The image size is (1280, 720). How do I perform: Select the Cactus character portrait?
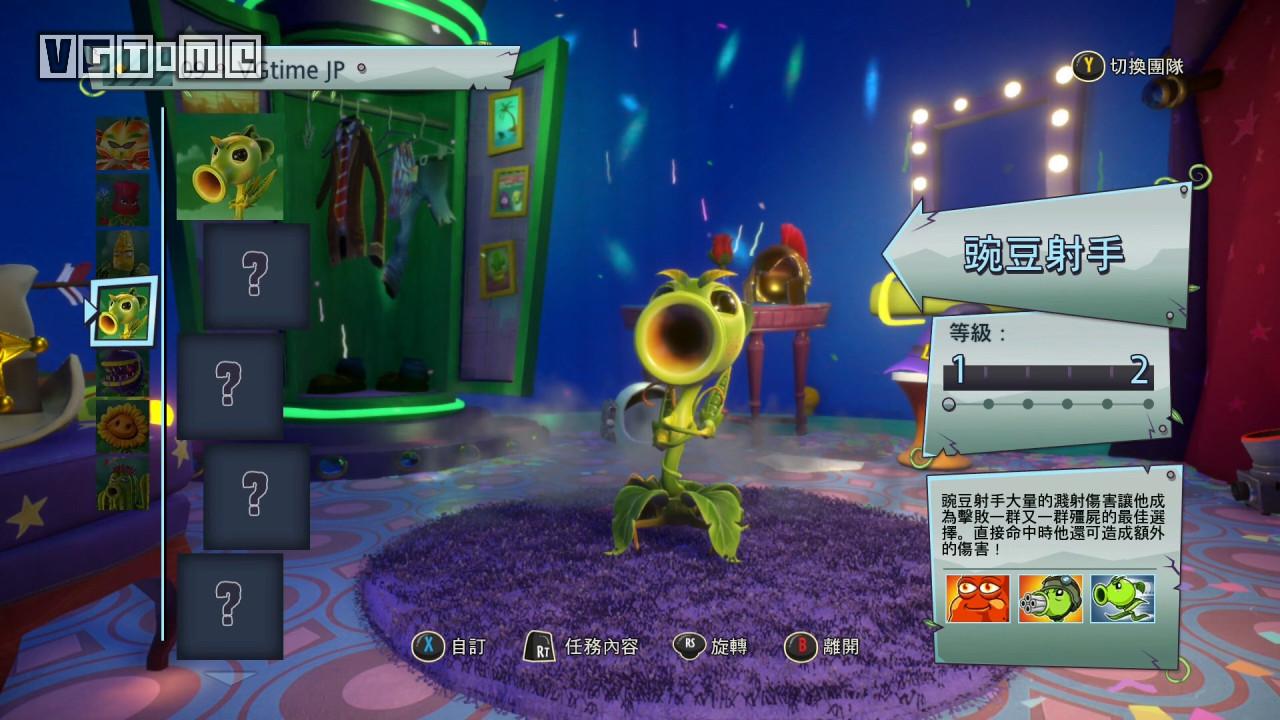[122, 482]
